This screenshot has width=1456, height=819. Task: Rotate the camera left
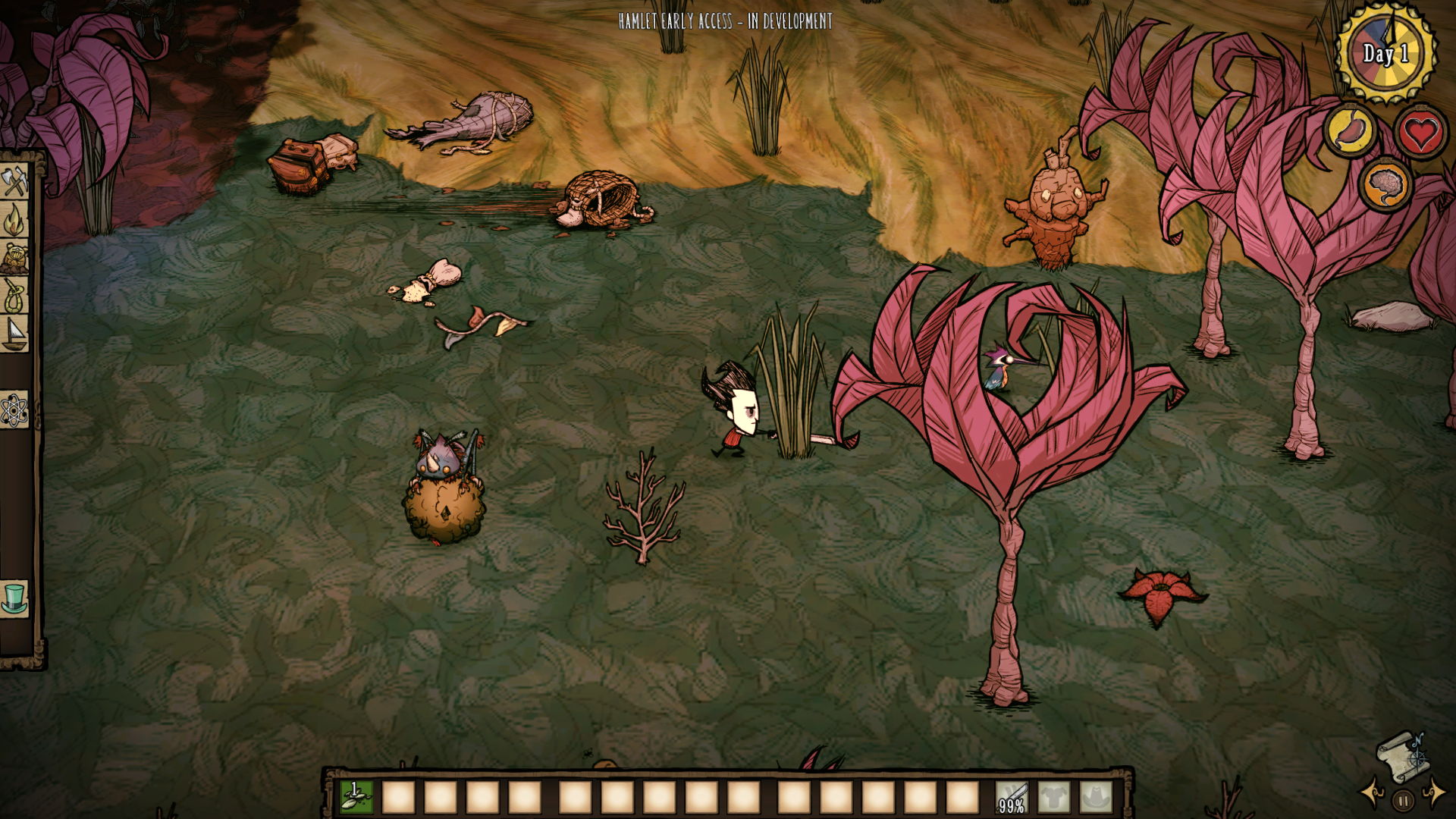[x=1373, y=793]
